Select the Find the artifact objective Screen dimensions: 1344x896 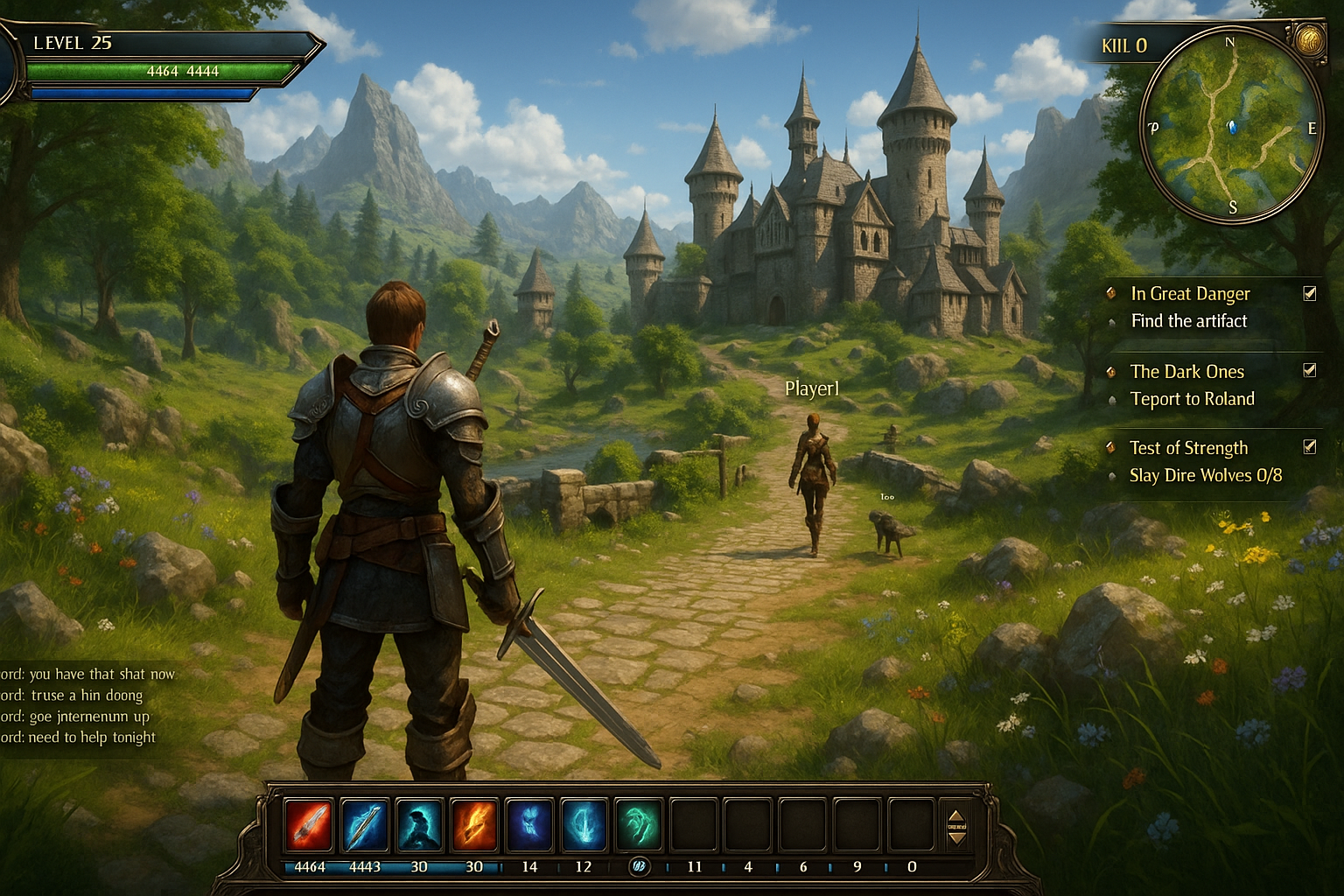(x=1188, y=321)
